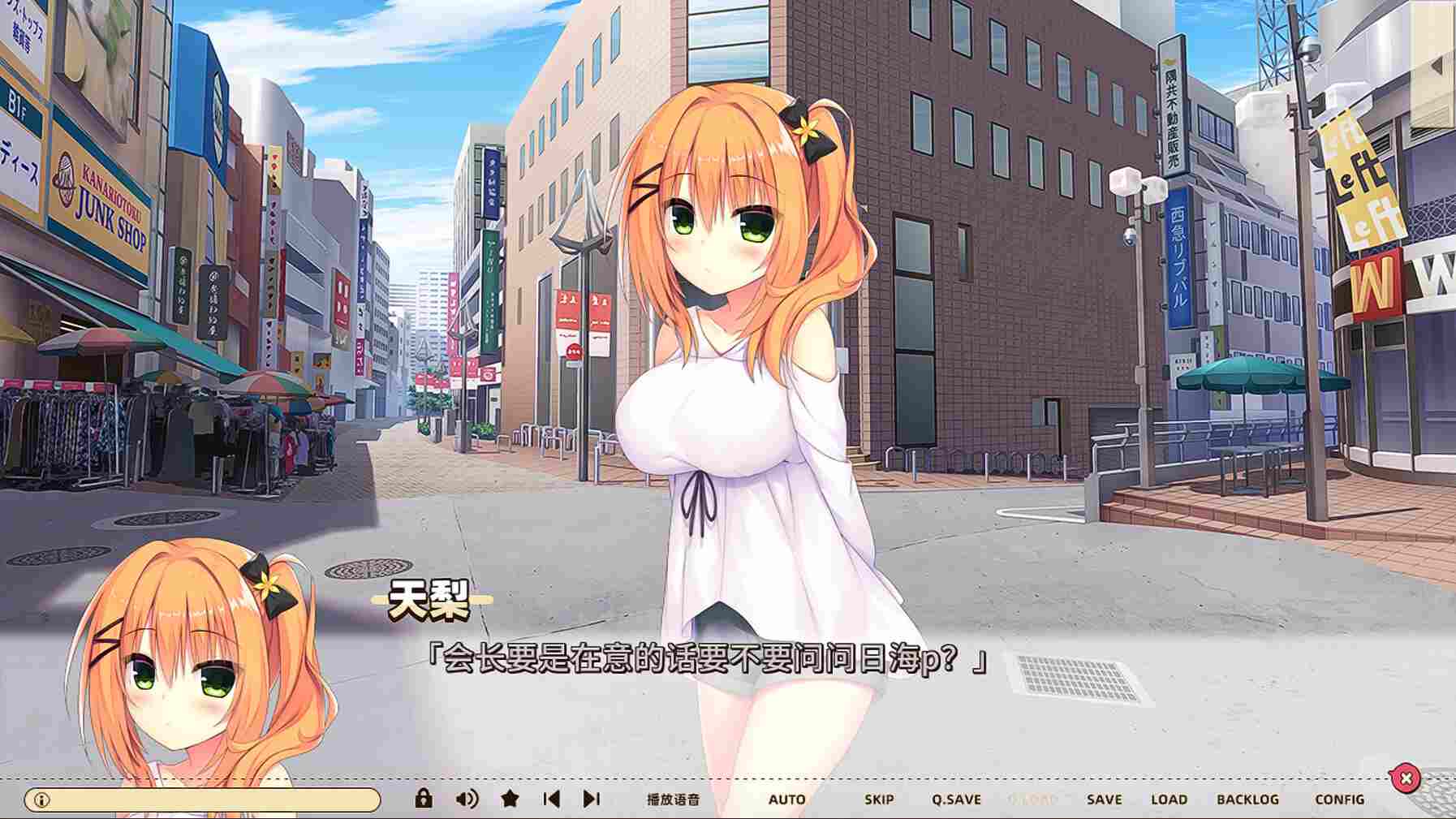Advance using the next-line skip icon

click(x=589, y=800)
